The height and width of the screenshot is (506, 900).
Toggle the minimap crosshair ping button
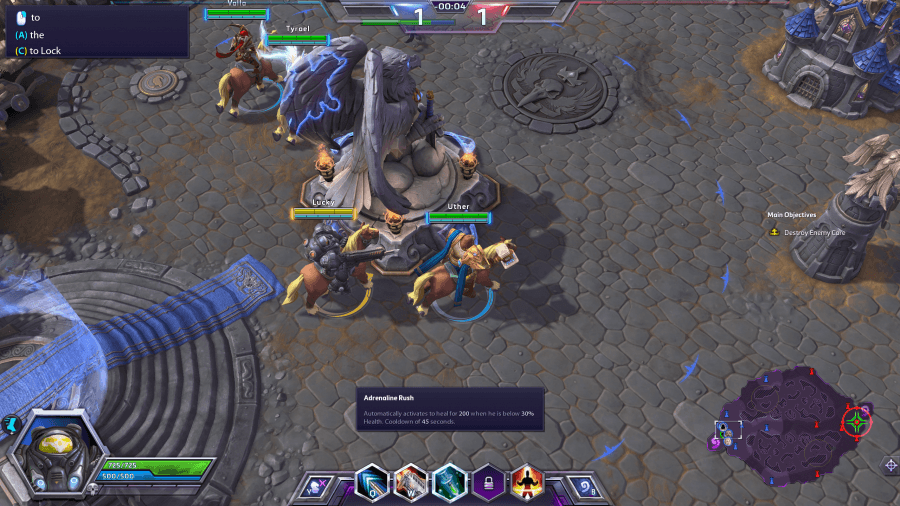(890, 465)
